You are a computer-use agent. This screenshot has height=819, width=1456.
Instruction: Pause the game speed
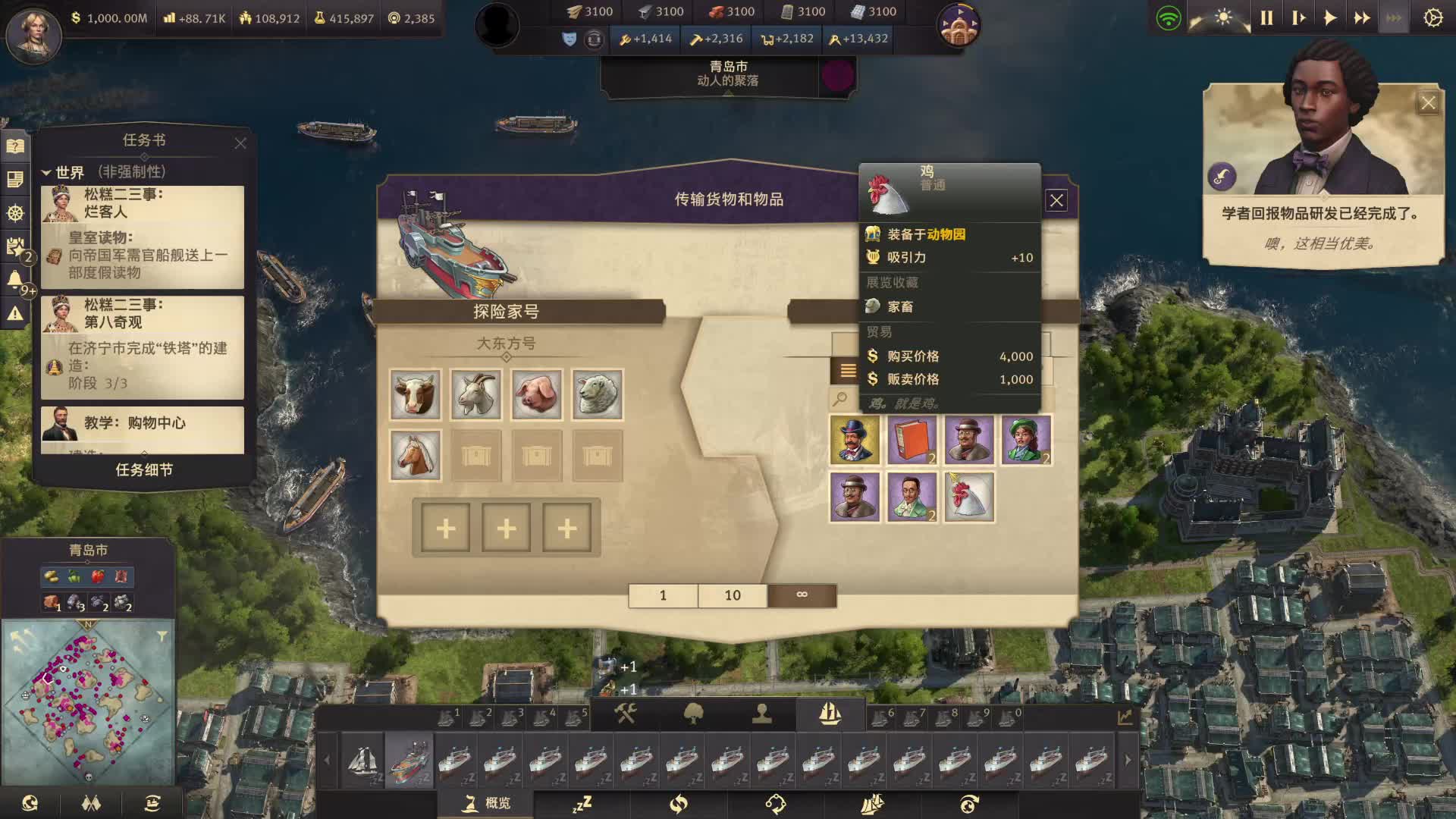tap(1266, 18)
